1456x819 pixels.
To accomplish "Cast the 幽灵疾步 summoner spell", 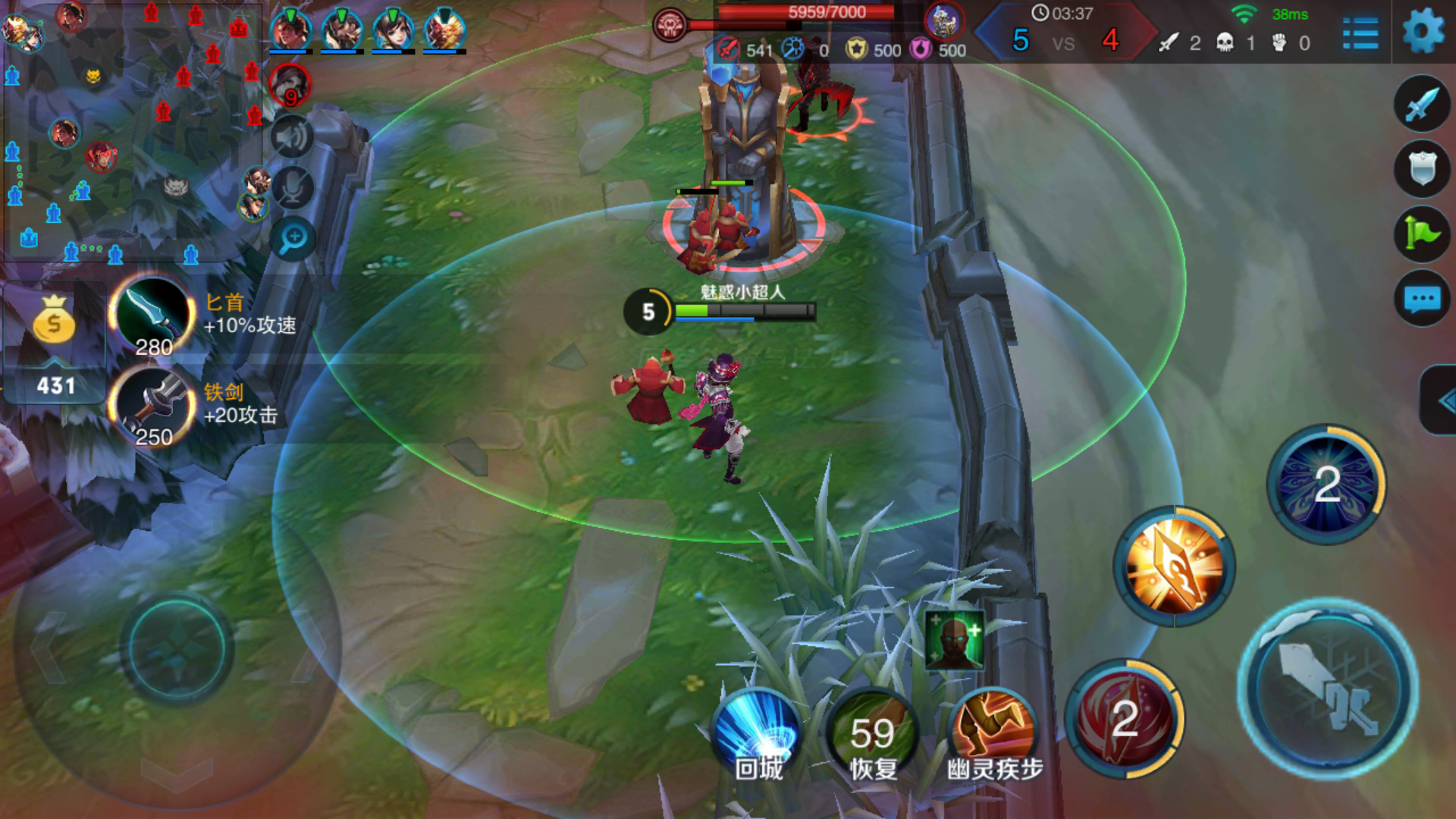I will point(993,733).
